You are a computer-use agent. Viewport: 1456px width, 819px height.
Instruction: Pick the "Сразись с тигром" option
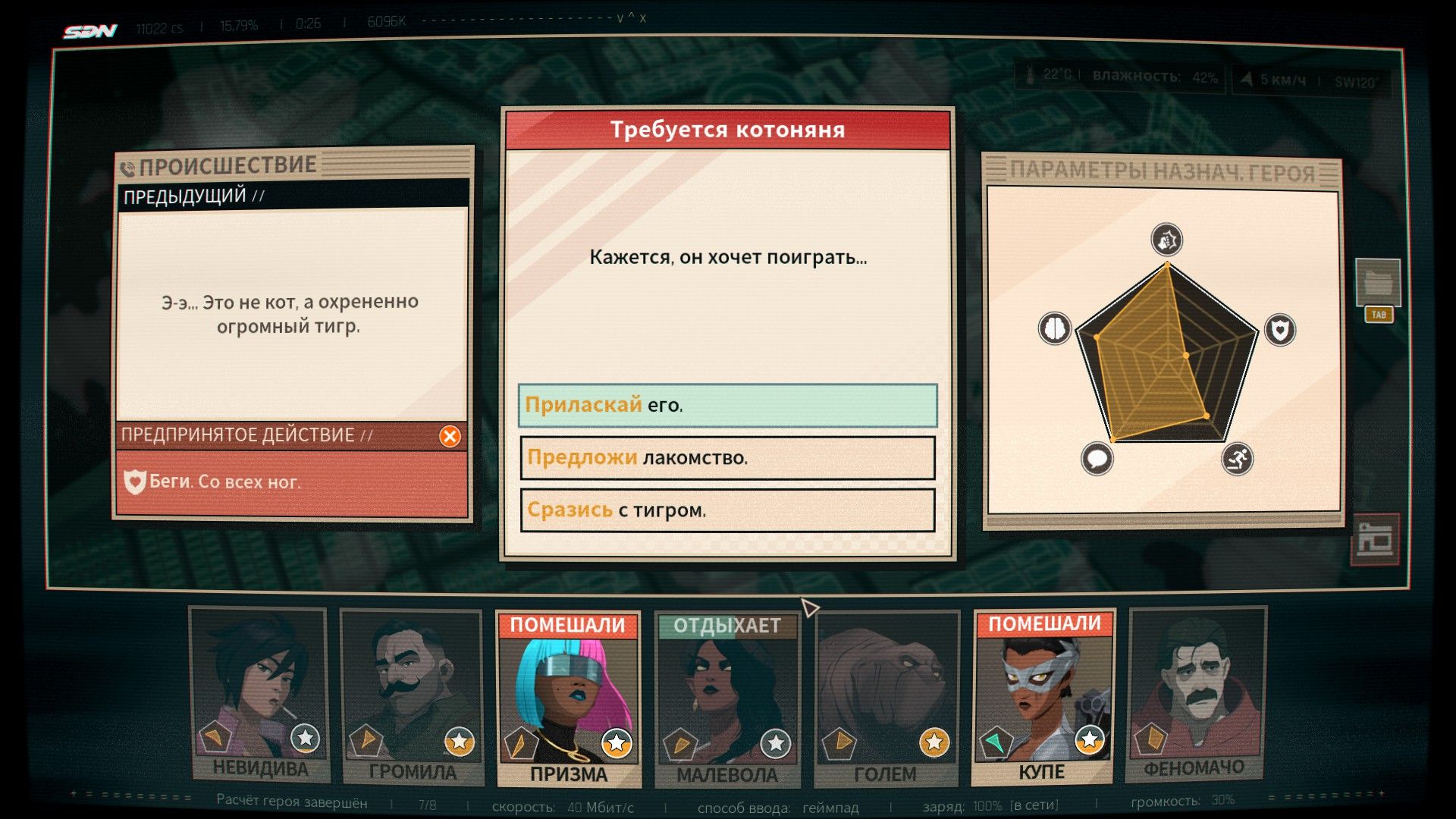727,510
